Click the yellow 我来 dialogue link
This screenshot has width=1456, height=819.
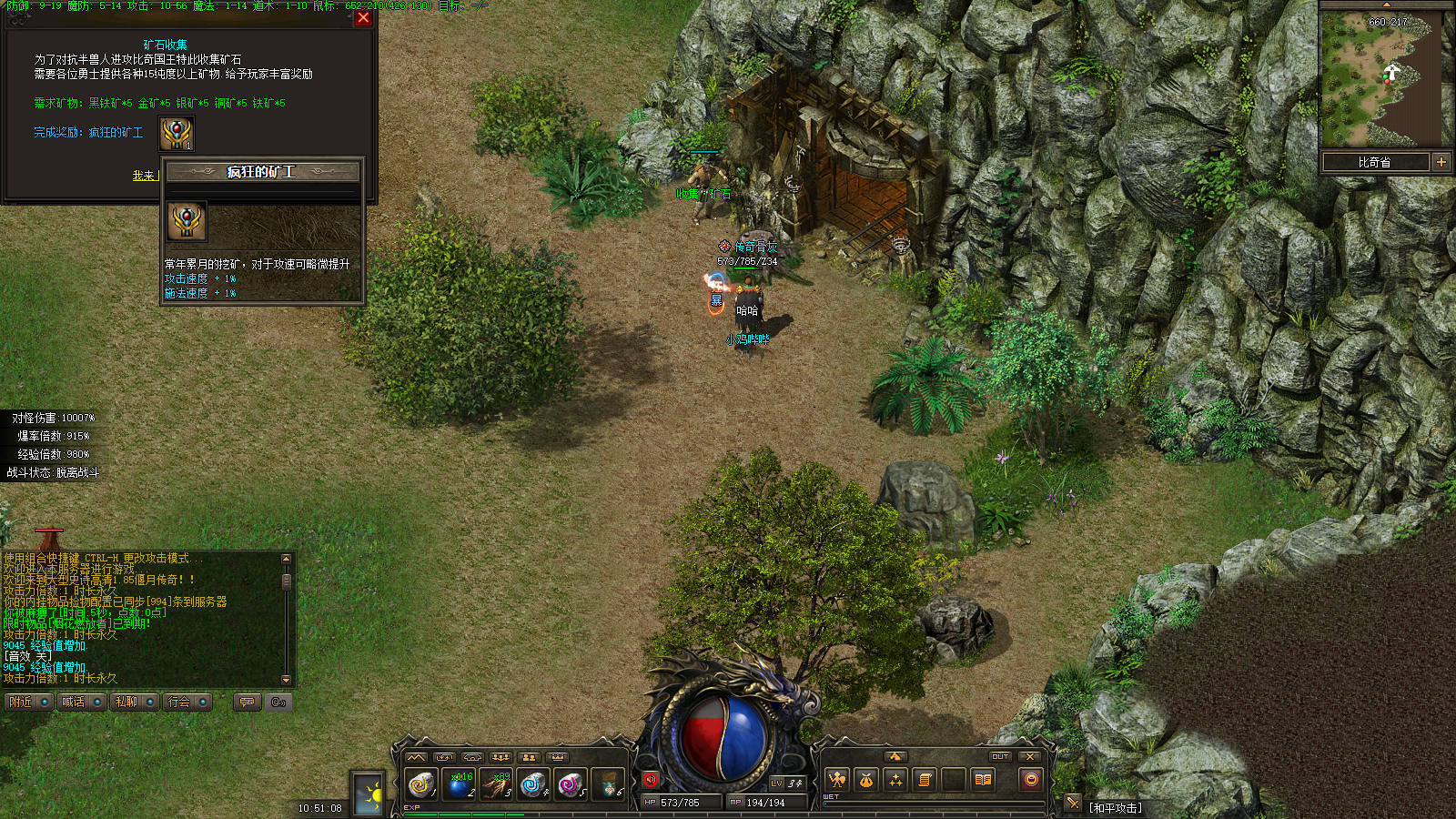[144, 176]
